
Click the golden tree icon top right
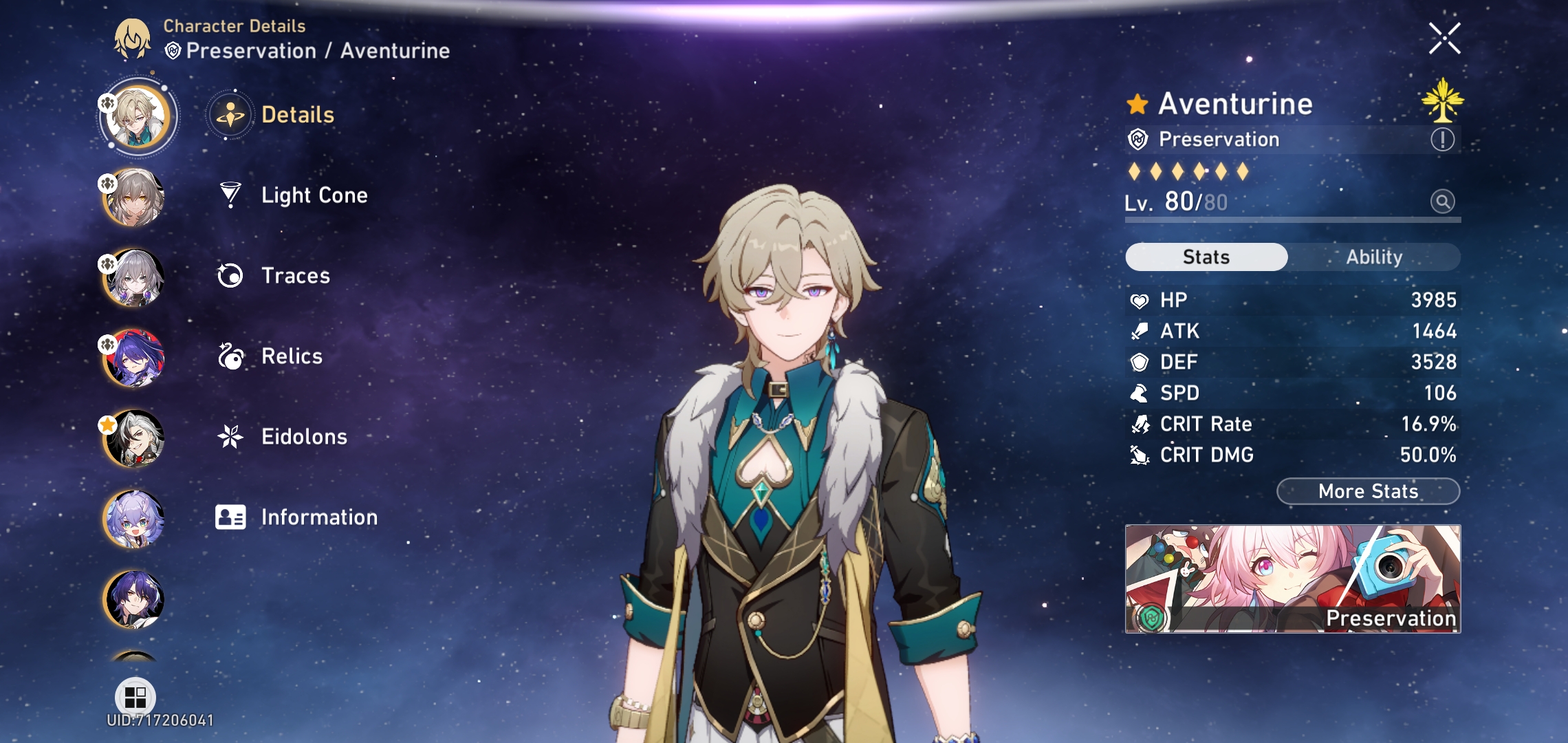pos(1444,103)
